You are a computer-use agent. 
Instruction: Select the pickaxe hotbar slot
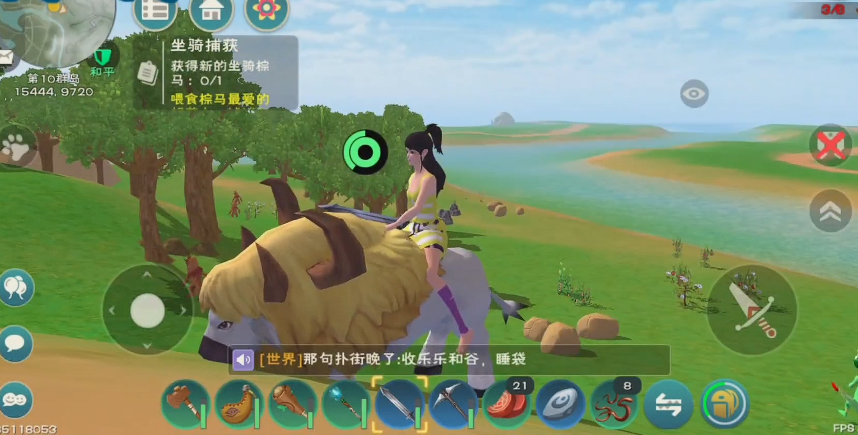coord(452,404)
